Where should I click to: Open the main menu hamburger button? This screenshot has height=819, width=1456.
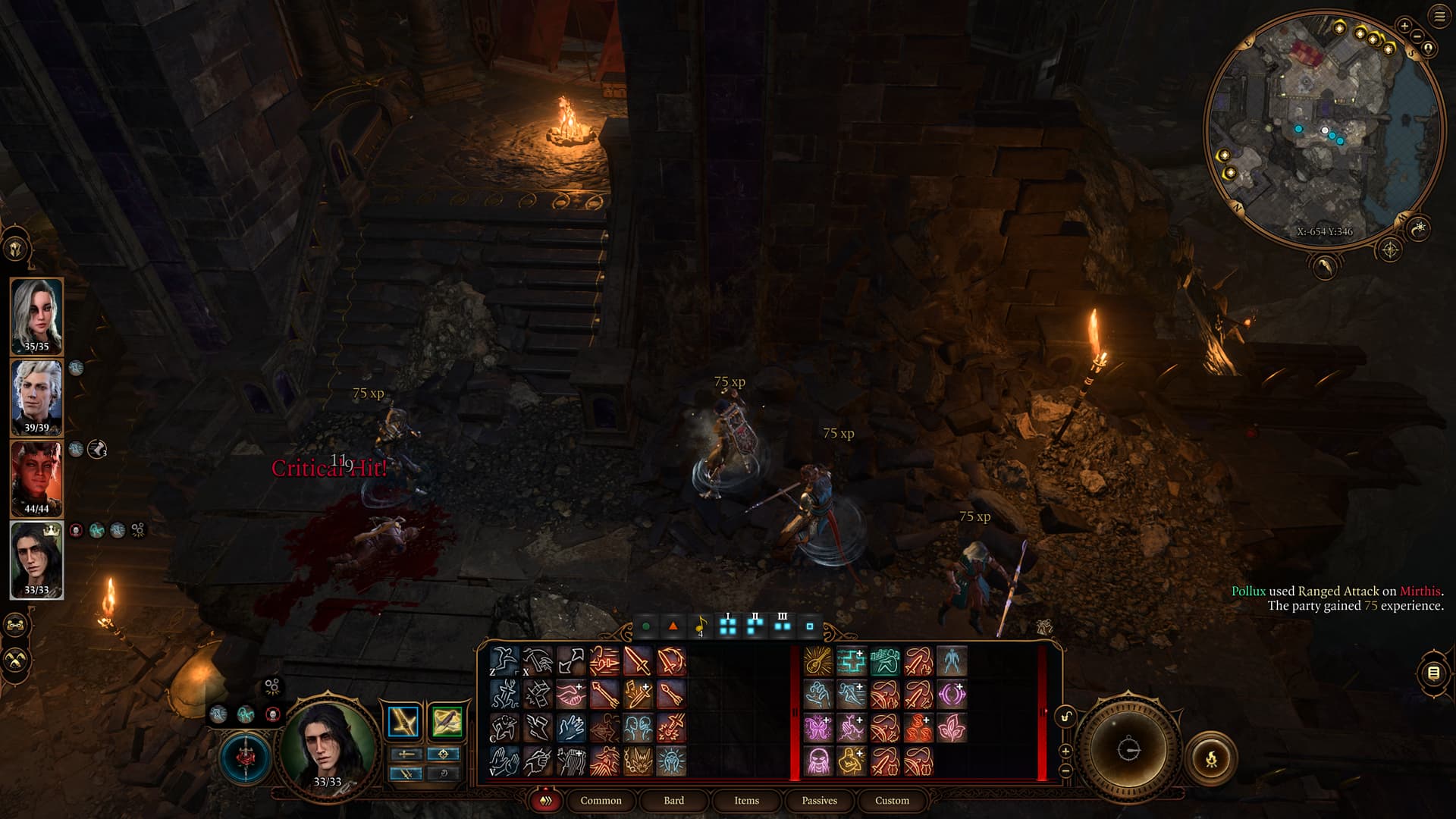(x=1439, y=17)
